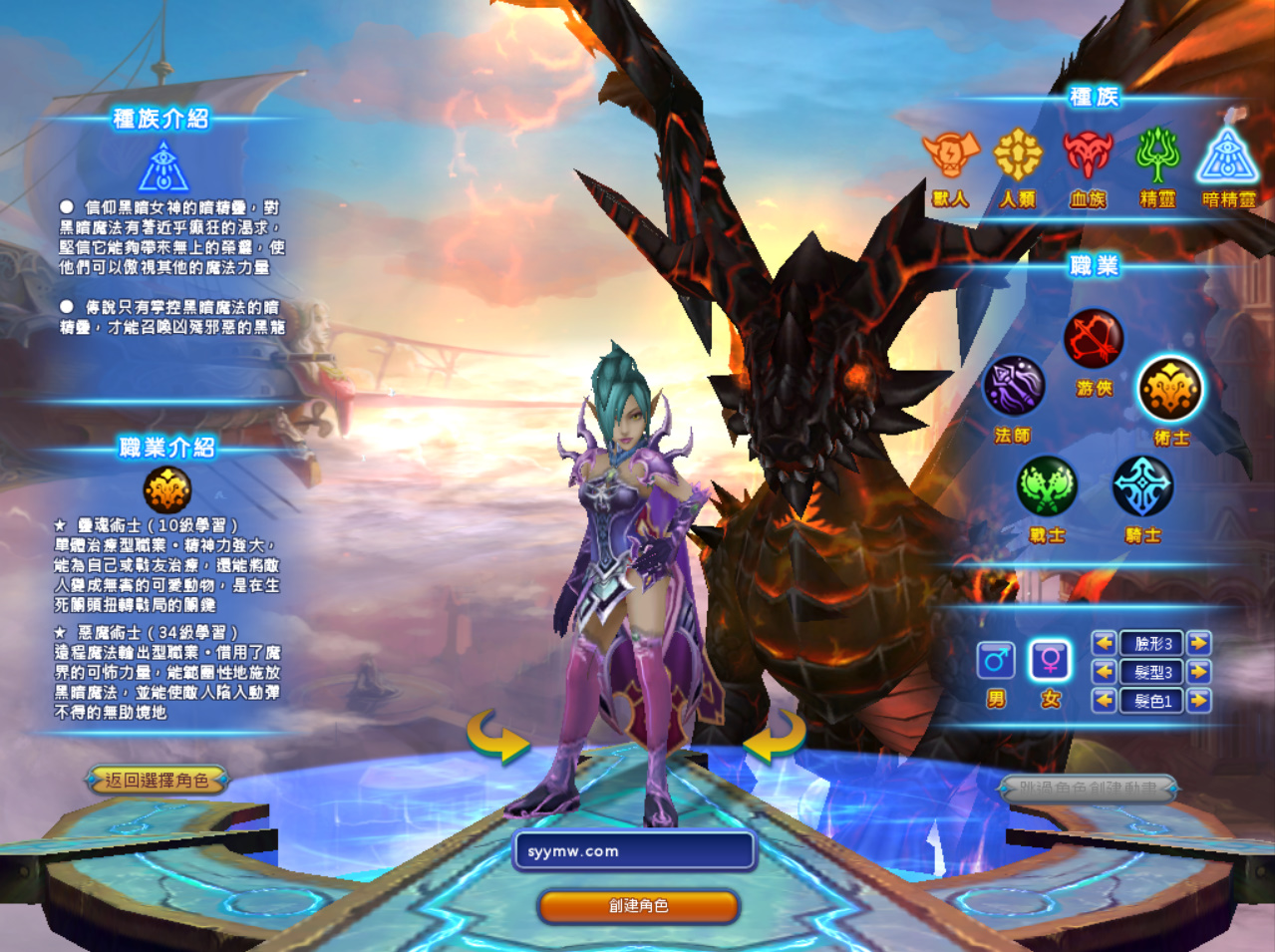This screenshot has height=952, width=1275.
Task: Select the 戰士 (Warrior) class icon
Action: point(1047,486)
